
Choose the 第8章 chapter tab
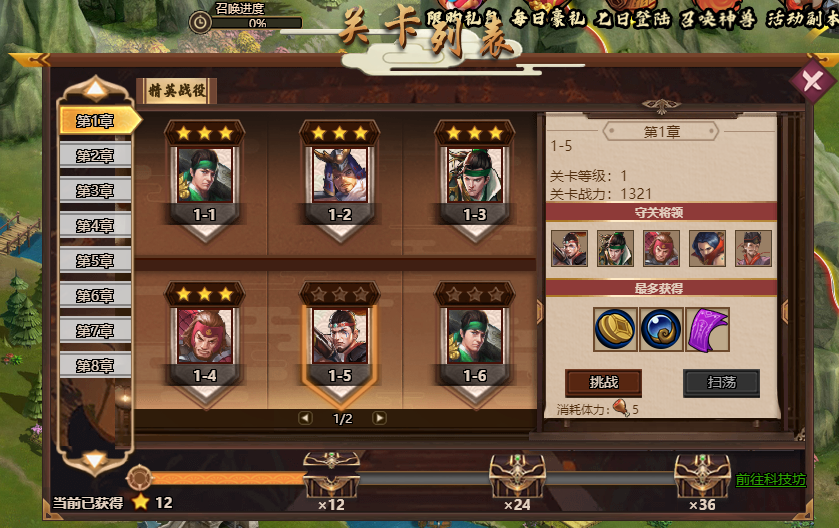[x=95, y=365]
